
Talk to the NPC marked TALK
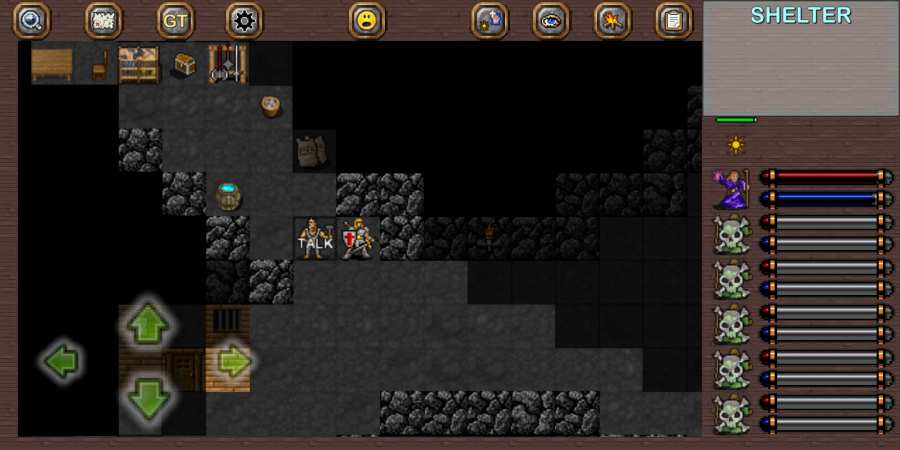(314, 240)
